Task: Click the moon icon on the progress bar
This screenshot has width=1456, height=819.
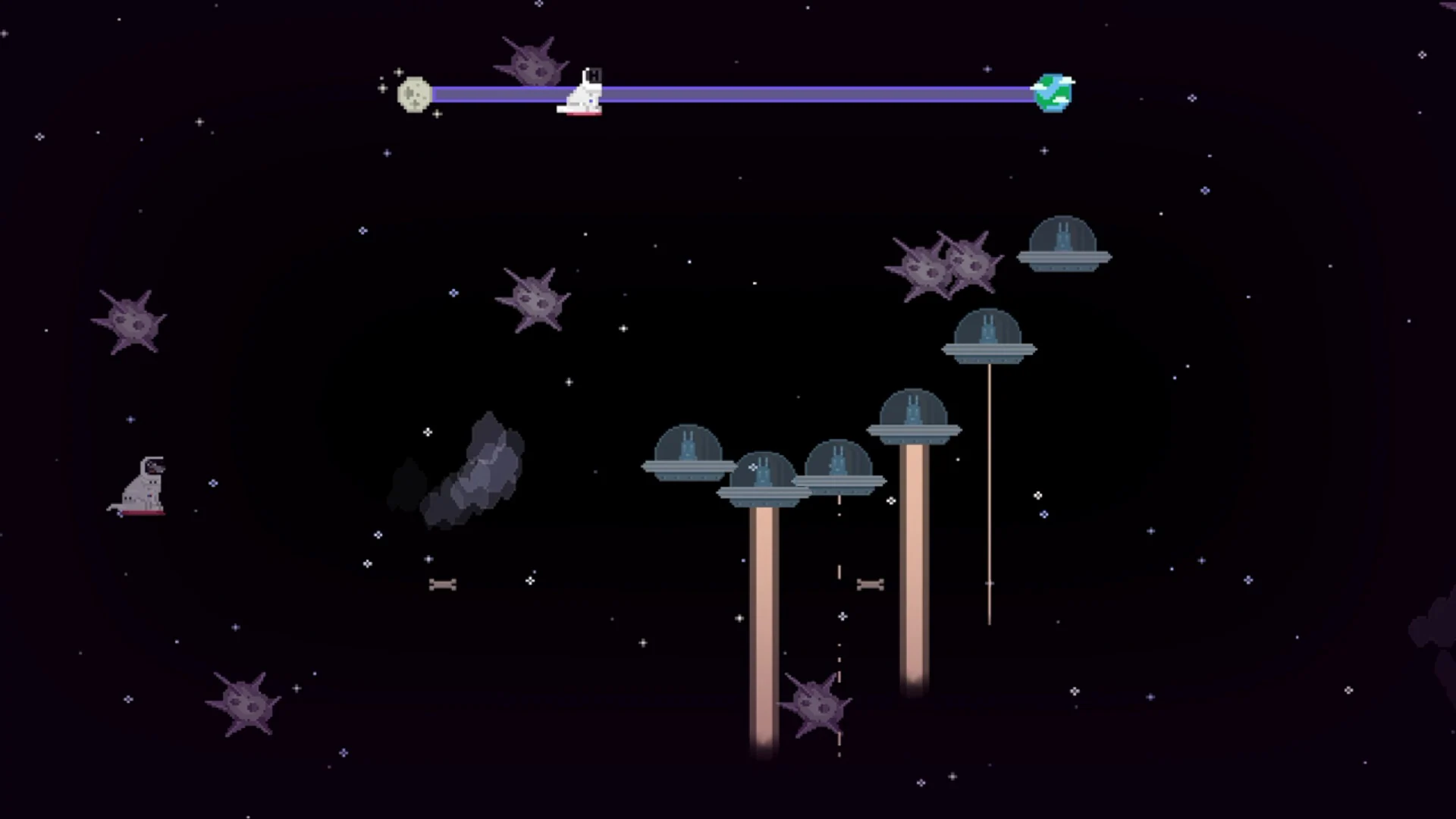Action: [414, 93]
